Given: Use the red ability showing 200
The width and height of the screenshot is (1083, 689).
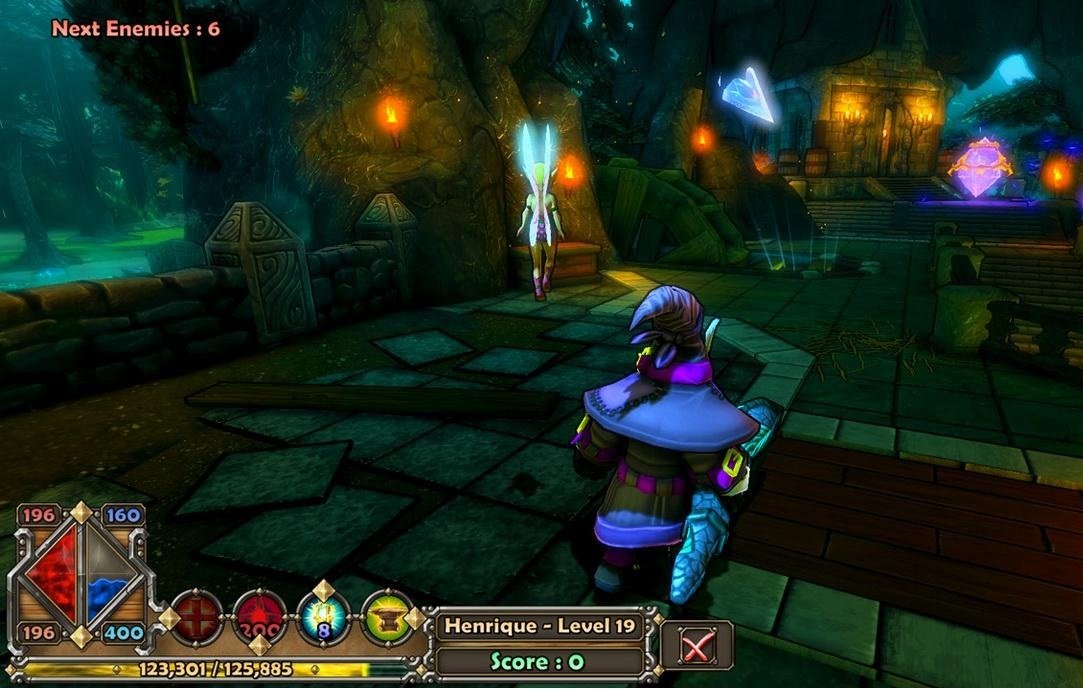Looking at the screenshot, I should [260, 618].
